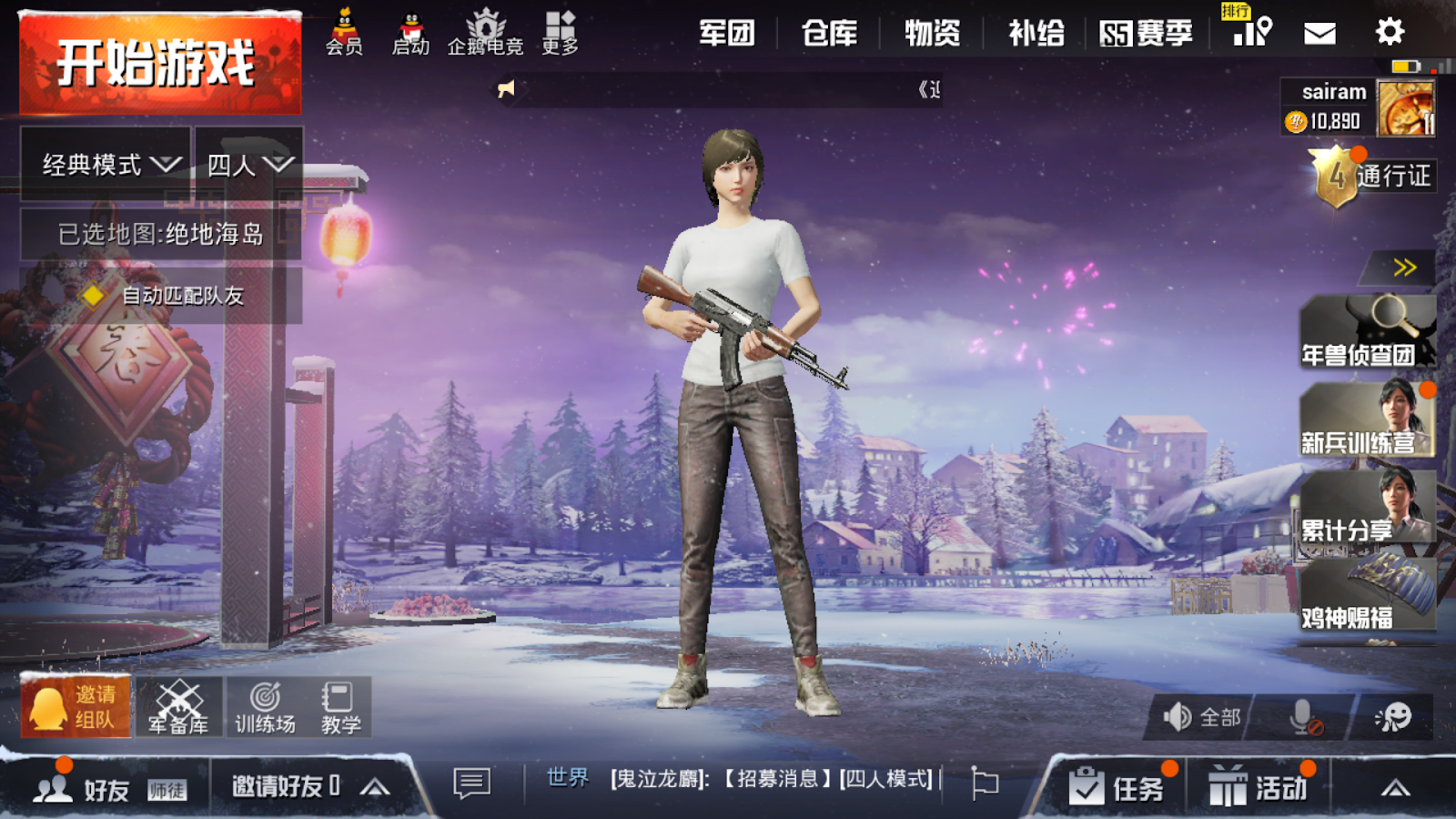
Task: Expand the 四人 squad size selector
Action: click(248, 164)
